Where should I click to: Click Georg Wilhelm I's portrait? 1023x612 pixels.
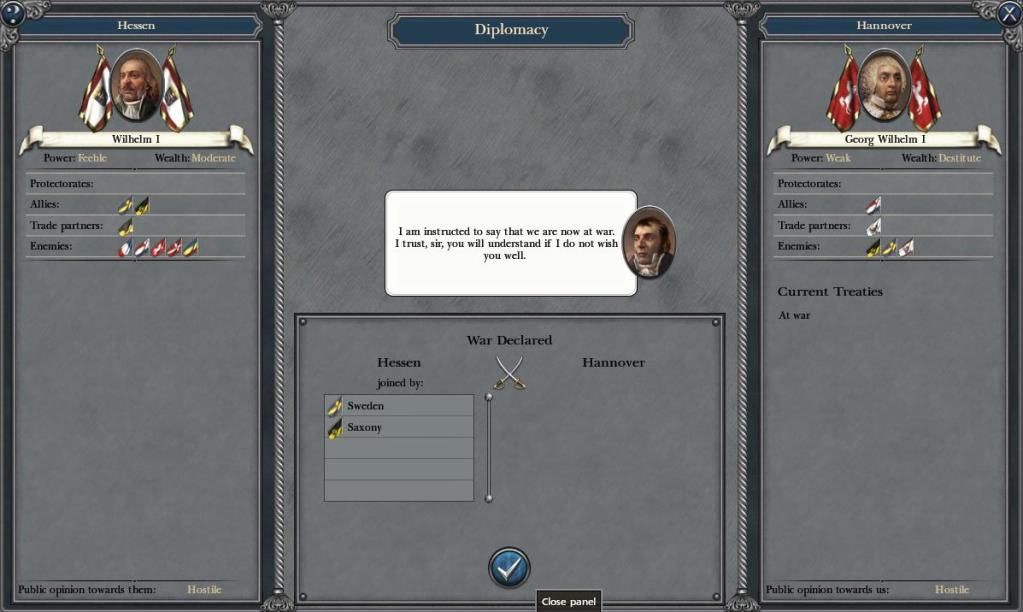pyautogui.click(x=884, y=86)
